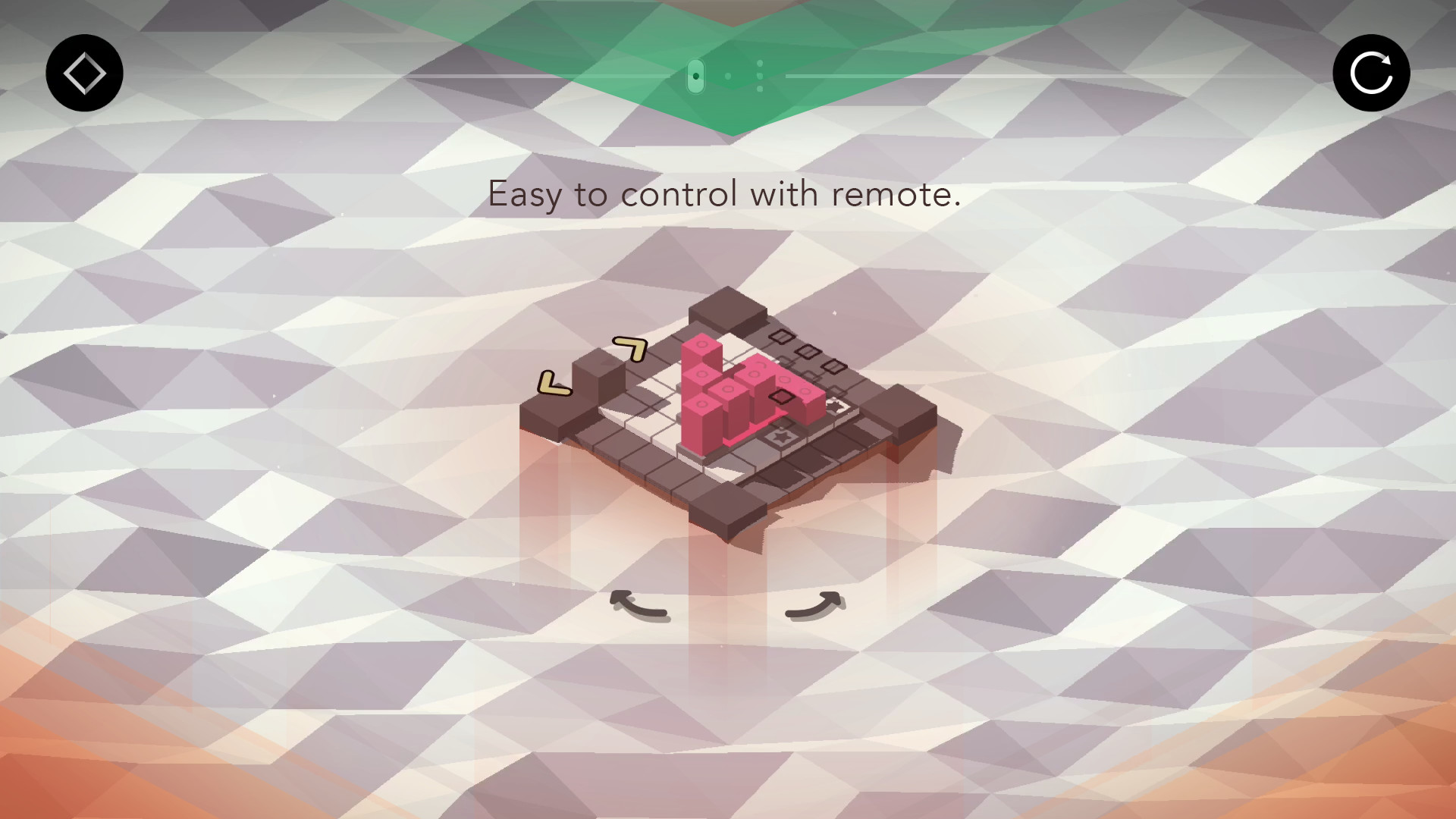This screenshot has height=819, width=1456.
Task: Click the circle emblem on a pink block
Action: pyautogui.click(x=702, y=344)
